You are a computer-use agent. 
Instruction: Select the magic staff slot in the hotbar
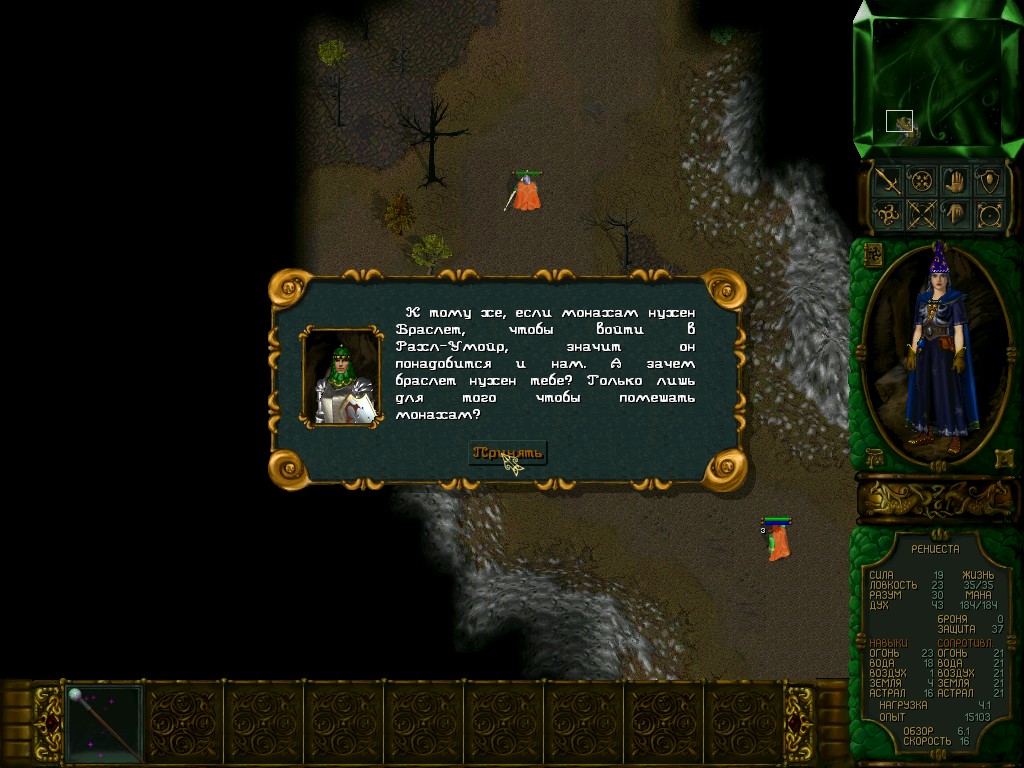tap(104, 723)
